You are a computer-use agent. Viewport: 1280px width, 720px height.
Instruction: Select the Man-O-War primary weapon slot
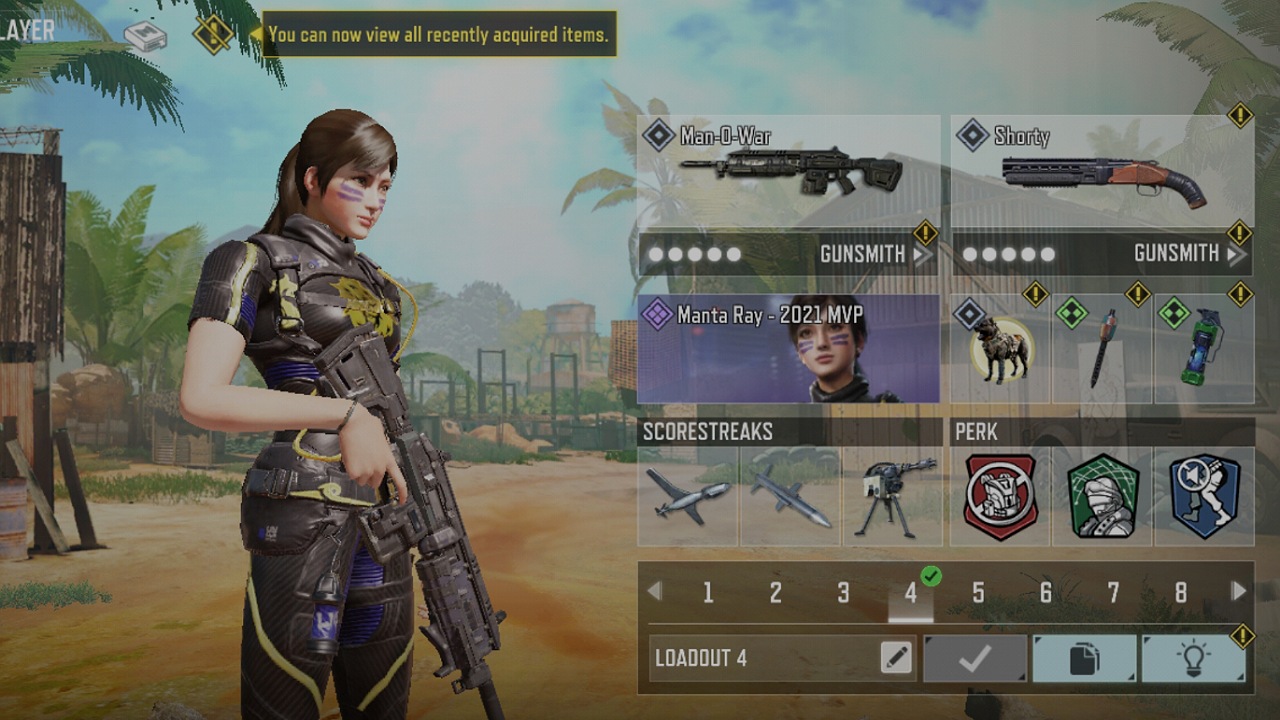coord(788,172)
